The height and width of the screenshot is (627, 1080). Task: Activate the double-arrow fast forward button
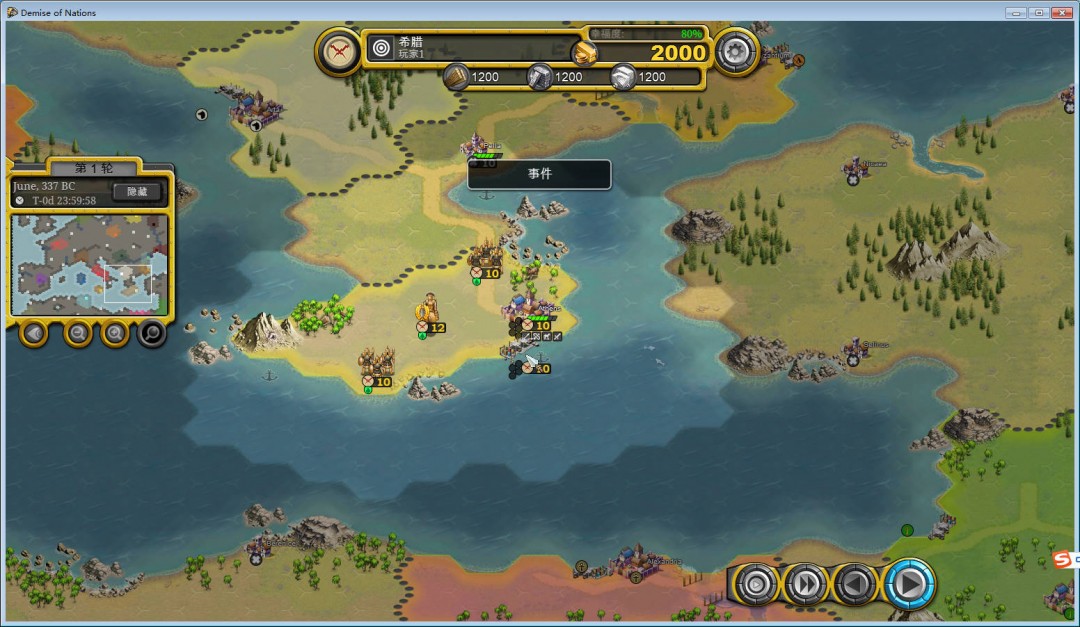click(806, 583)
